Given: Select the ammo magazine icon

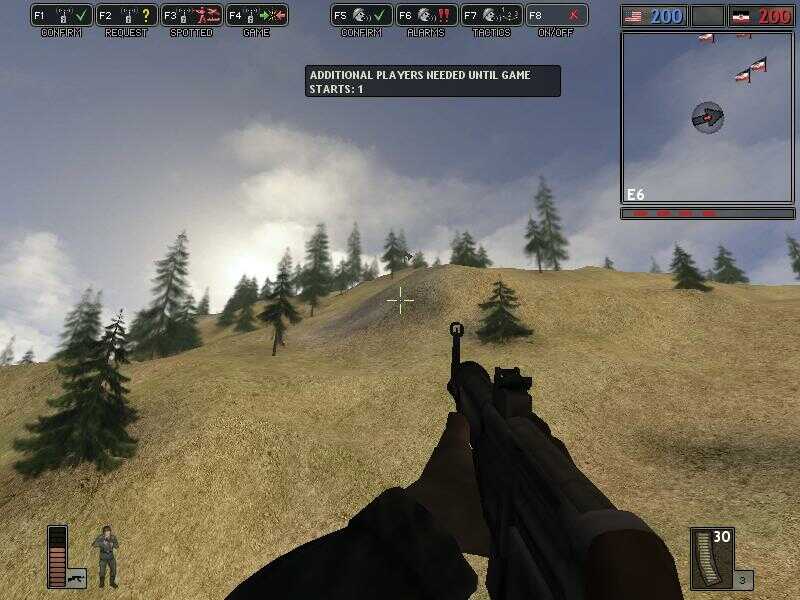Looking at the screenshot, I should [712, 558].
